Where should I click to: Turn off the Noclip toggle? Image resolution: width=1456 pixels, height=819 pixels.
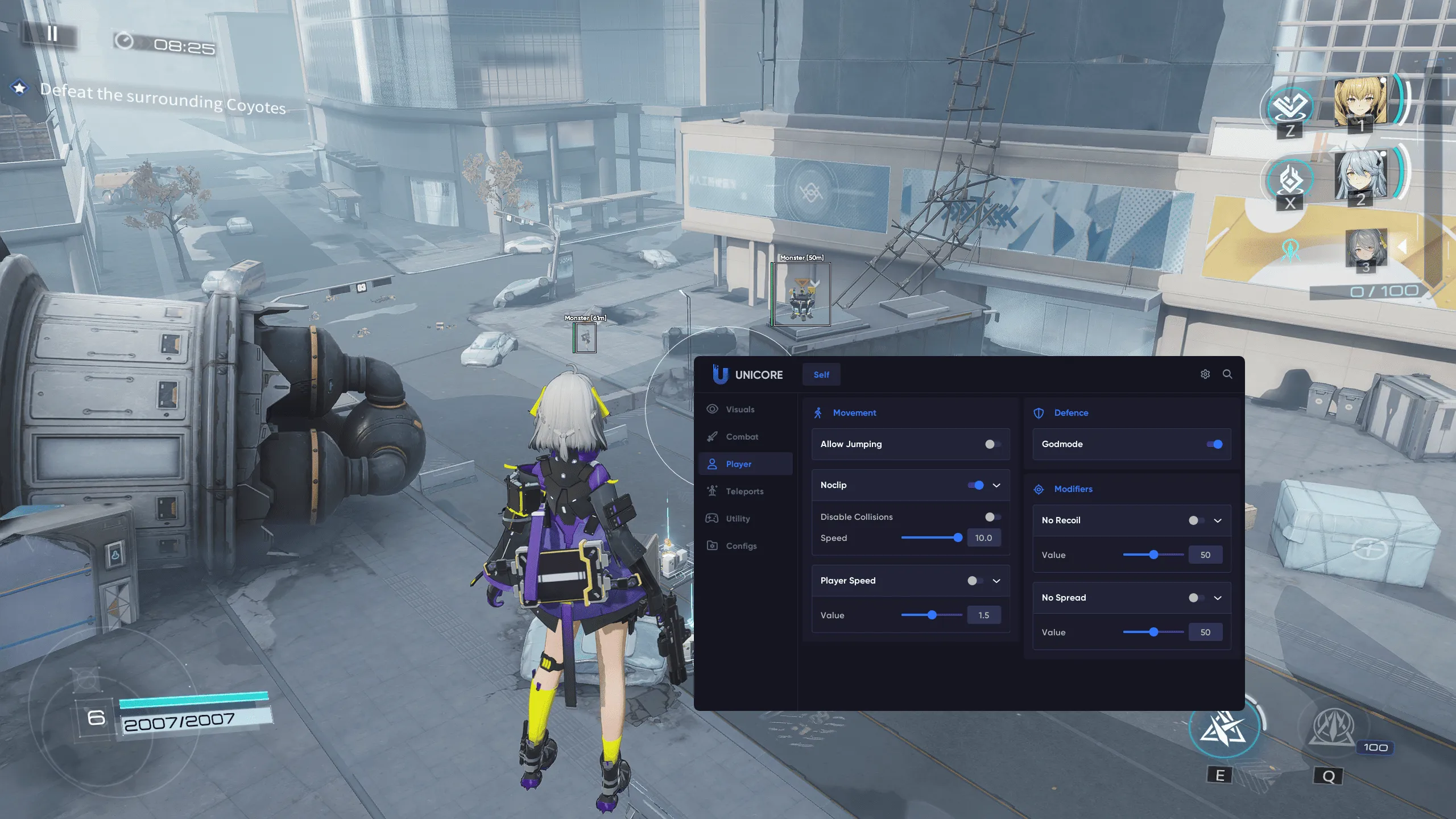tap(976, 485)
